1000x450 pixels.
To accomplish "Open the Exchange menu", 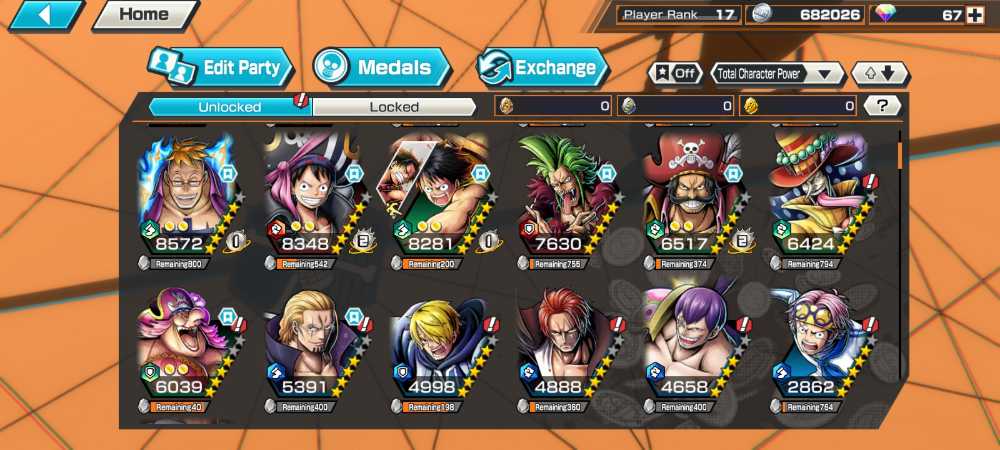I will (543, 68).
